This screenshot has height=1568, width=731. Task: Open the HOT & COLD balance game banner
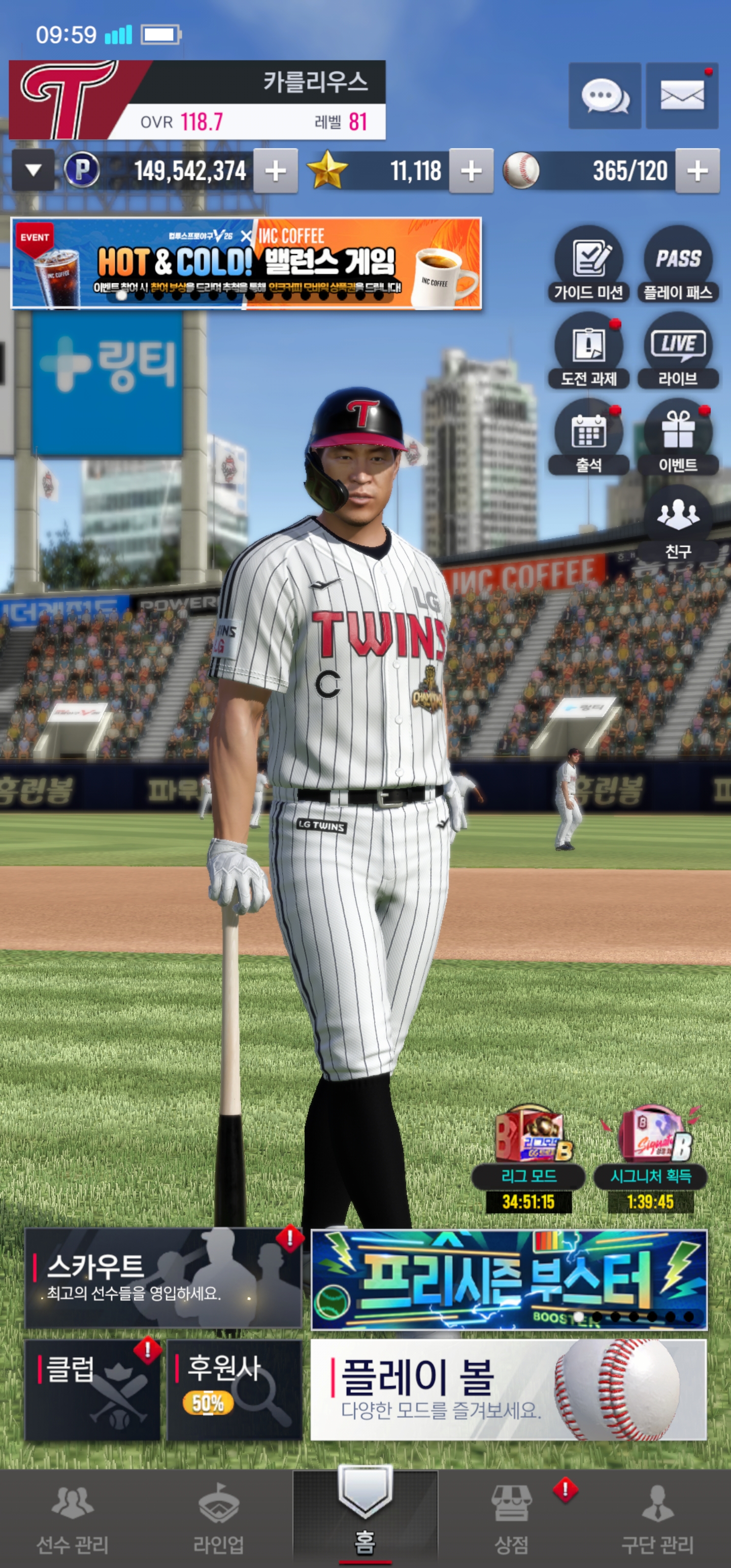pos(247,263)
